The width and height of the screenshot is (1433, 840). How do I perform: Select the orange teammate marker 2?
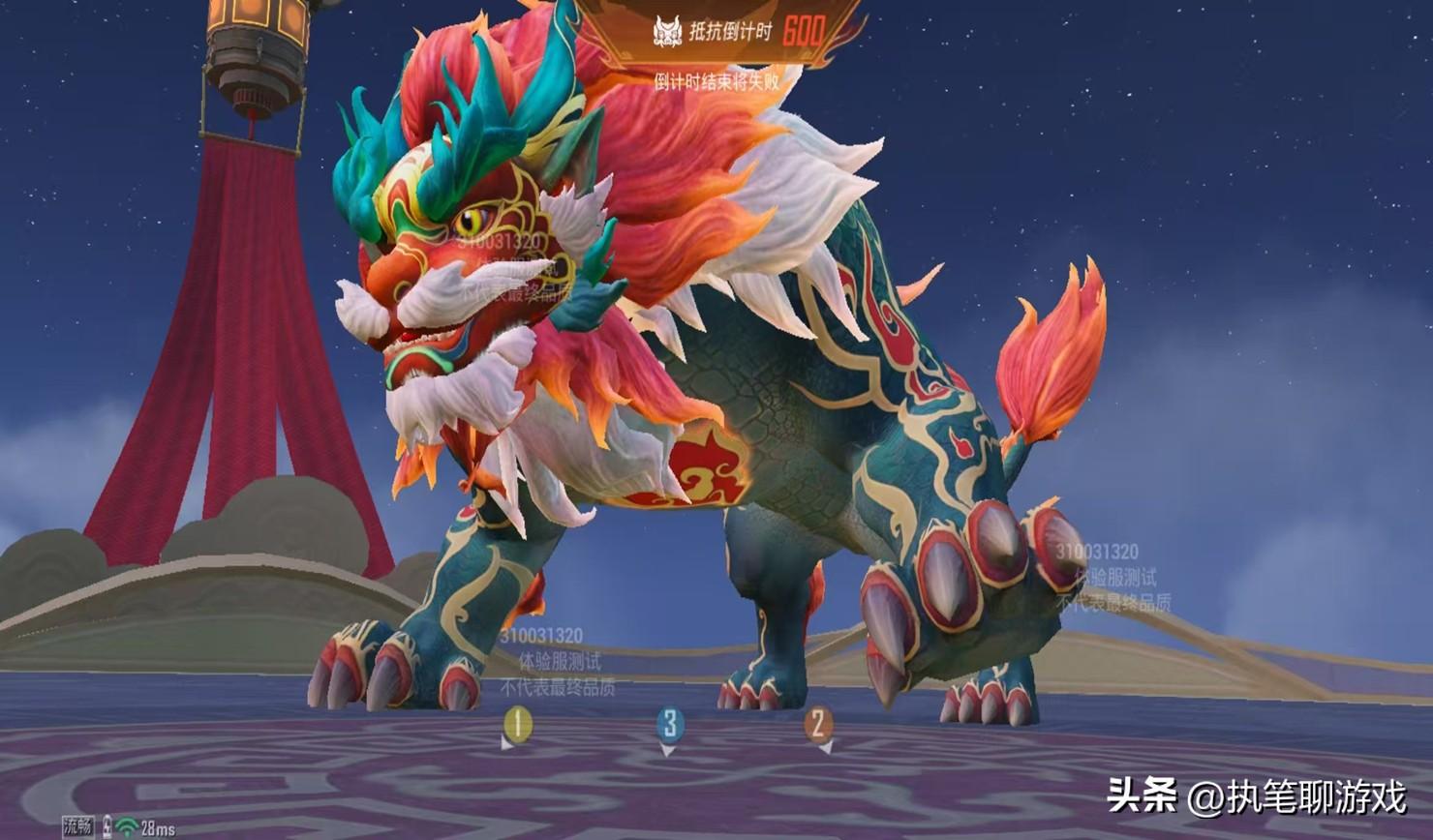click(x=818, y=724)
